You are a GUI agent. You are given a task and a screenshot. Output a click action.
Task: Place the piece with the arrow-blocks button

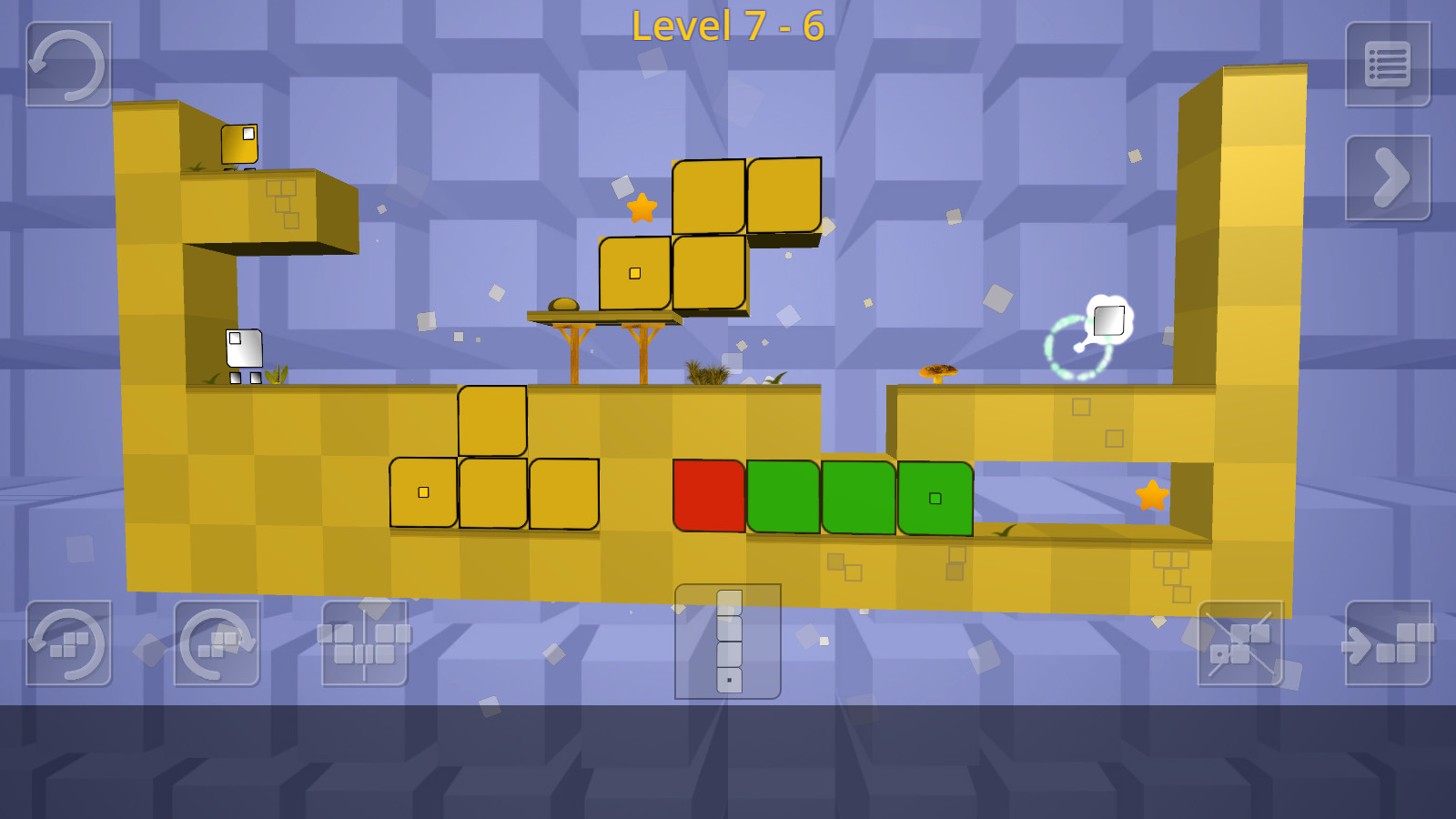point(1388,643)
